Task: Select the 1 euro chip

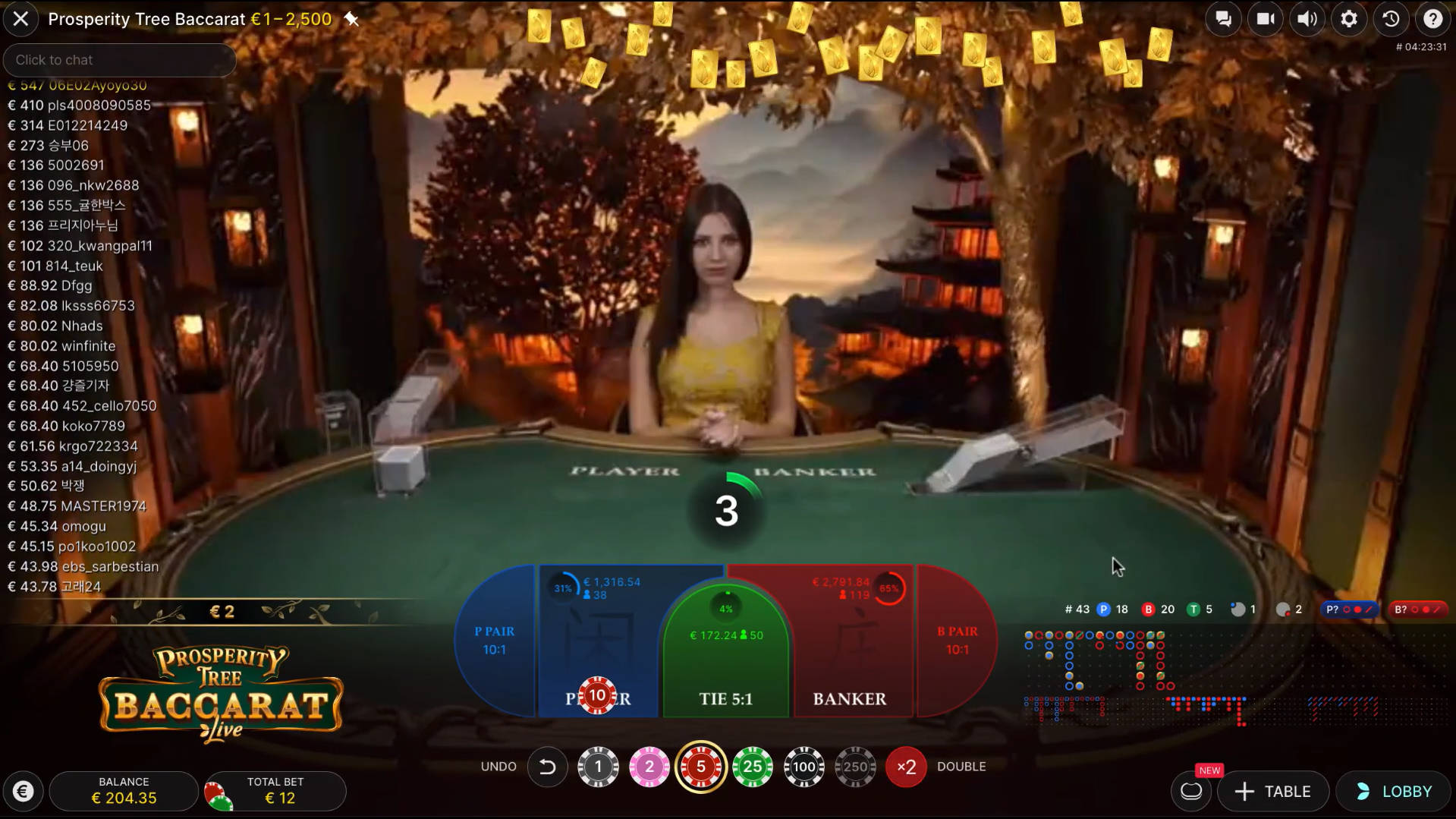Action: [598, 767]
